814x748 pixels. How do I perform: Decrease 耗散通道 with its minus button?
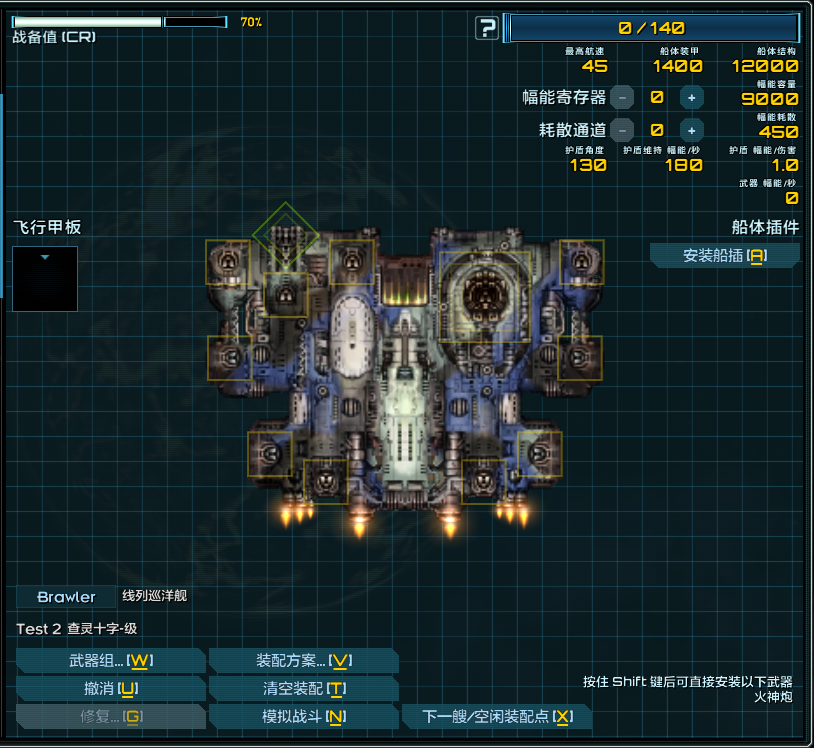coord(622,129)
